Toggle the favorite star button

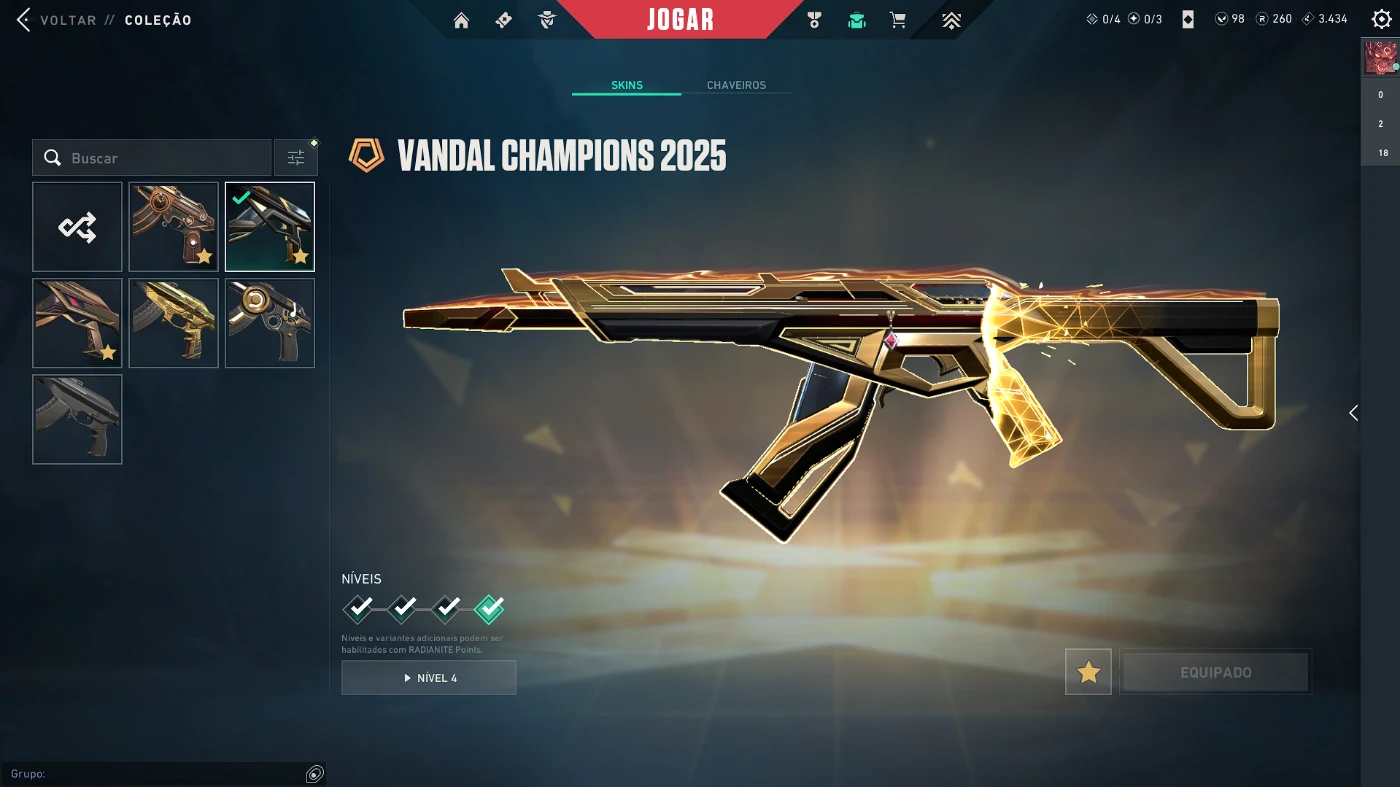[1088, 672]
